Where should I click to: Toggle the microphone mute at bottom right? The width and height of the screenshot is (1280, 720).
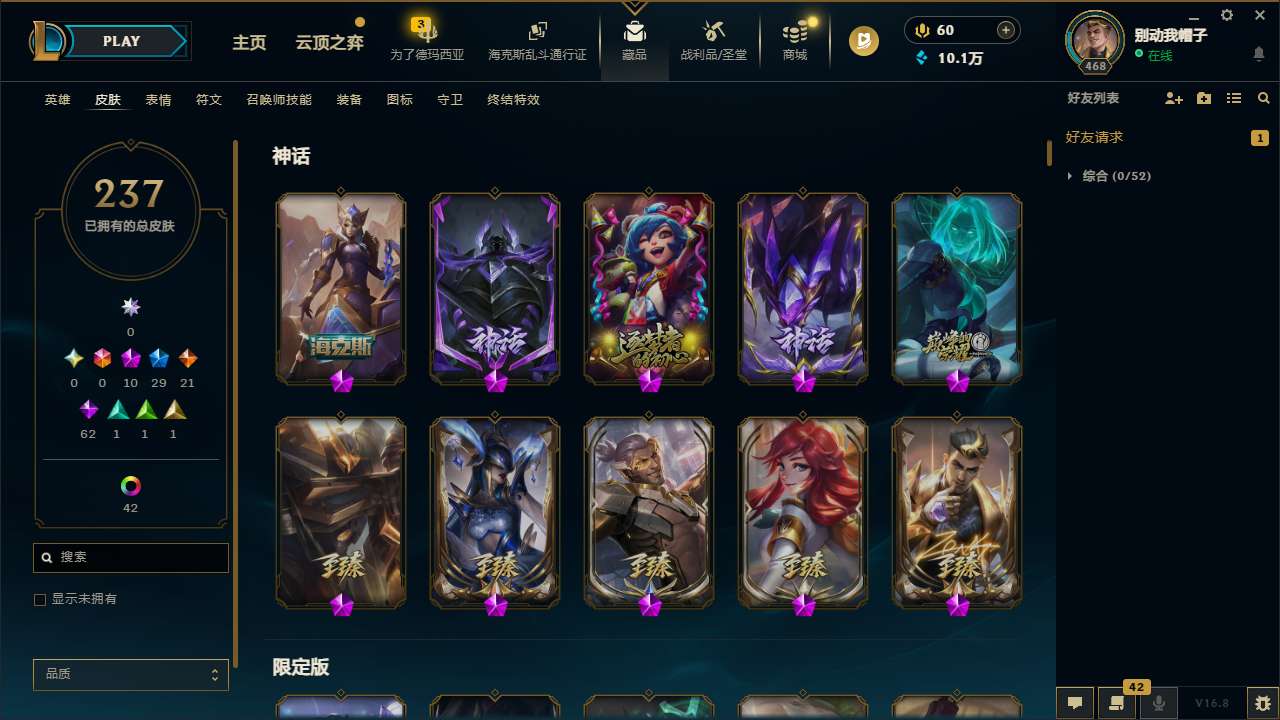coord(1159,702)
